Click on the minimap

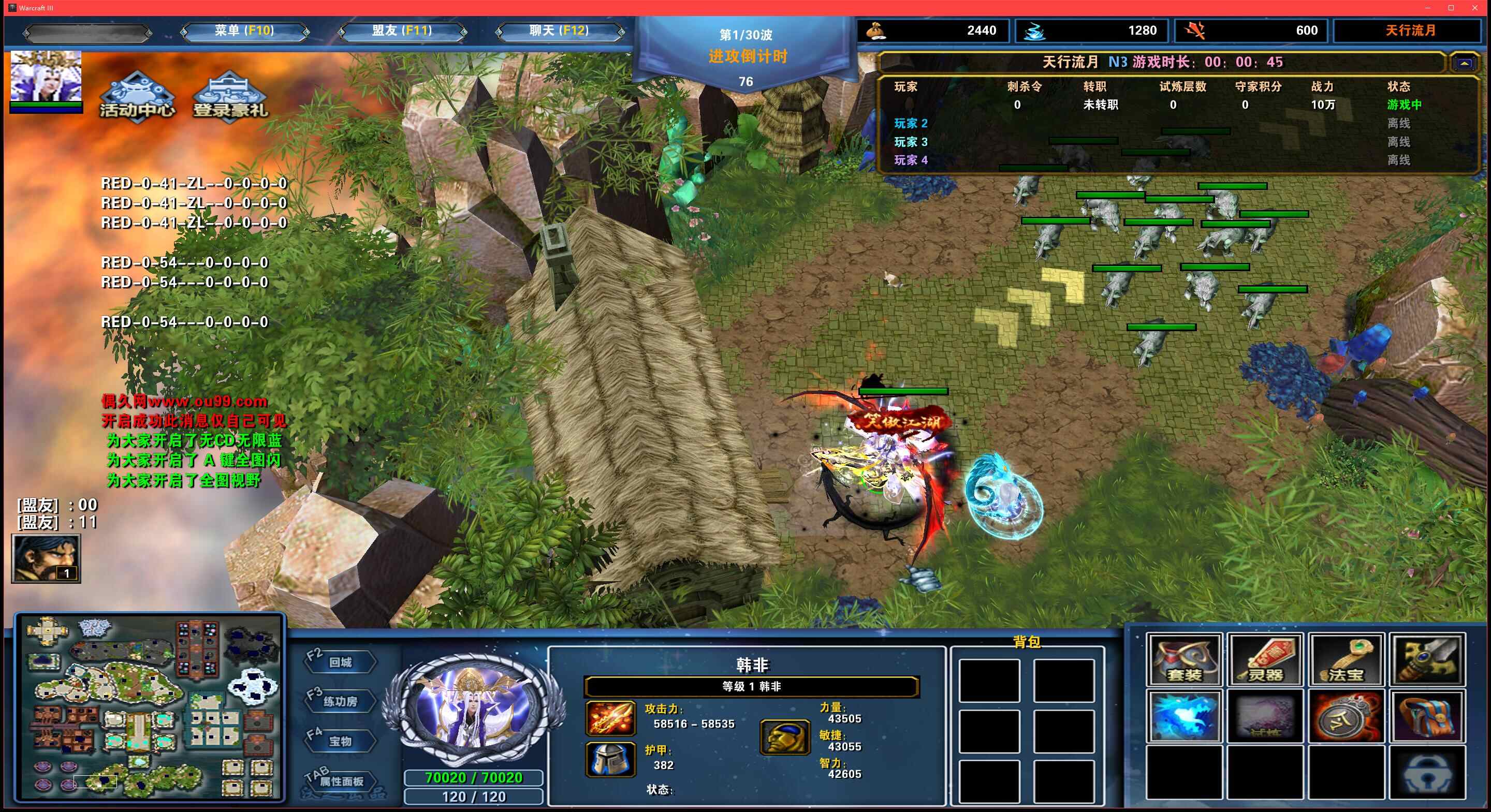point(150,708)
